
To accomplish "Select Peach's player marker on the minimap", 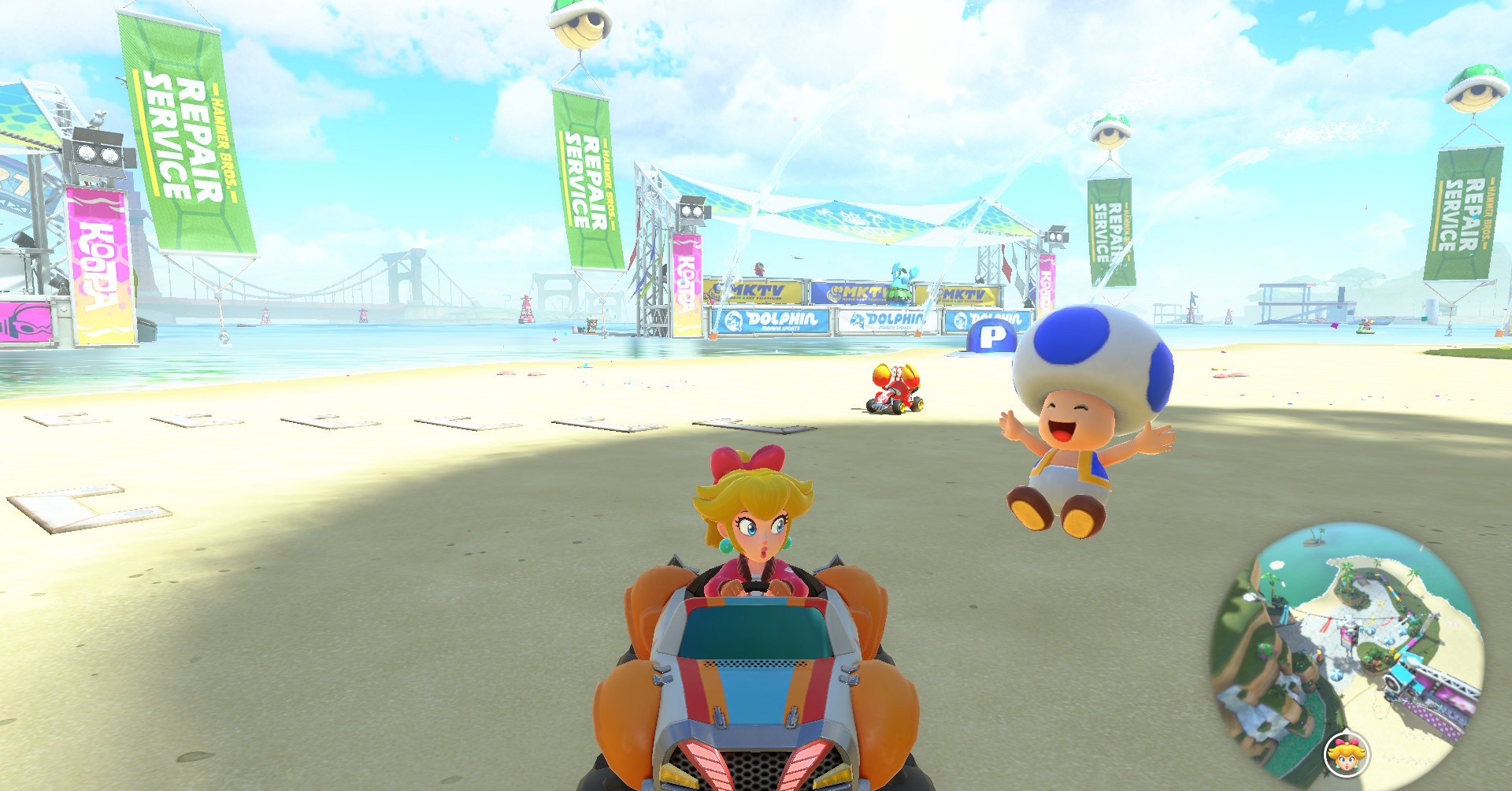I will coord(1347,755).
